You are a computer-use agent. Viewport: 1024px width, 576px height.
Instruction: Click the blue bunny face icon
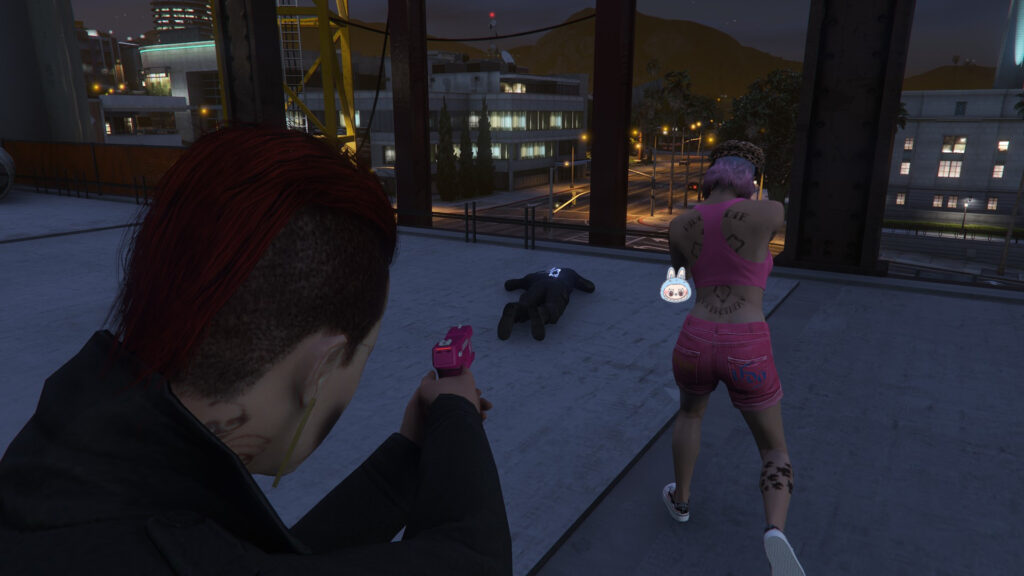[x=675, y=286]
